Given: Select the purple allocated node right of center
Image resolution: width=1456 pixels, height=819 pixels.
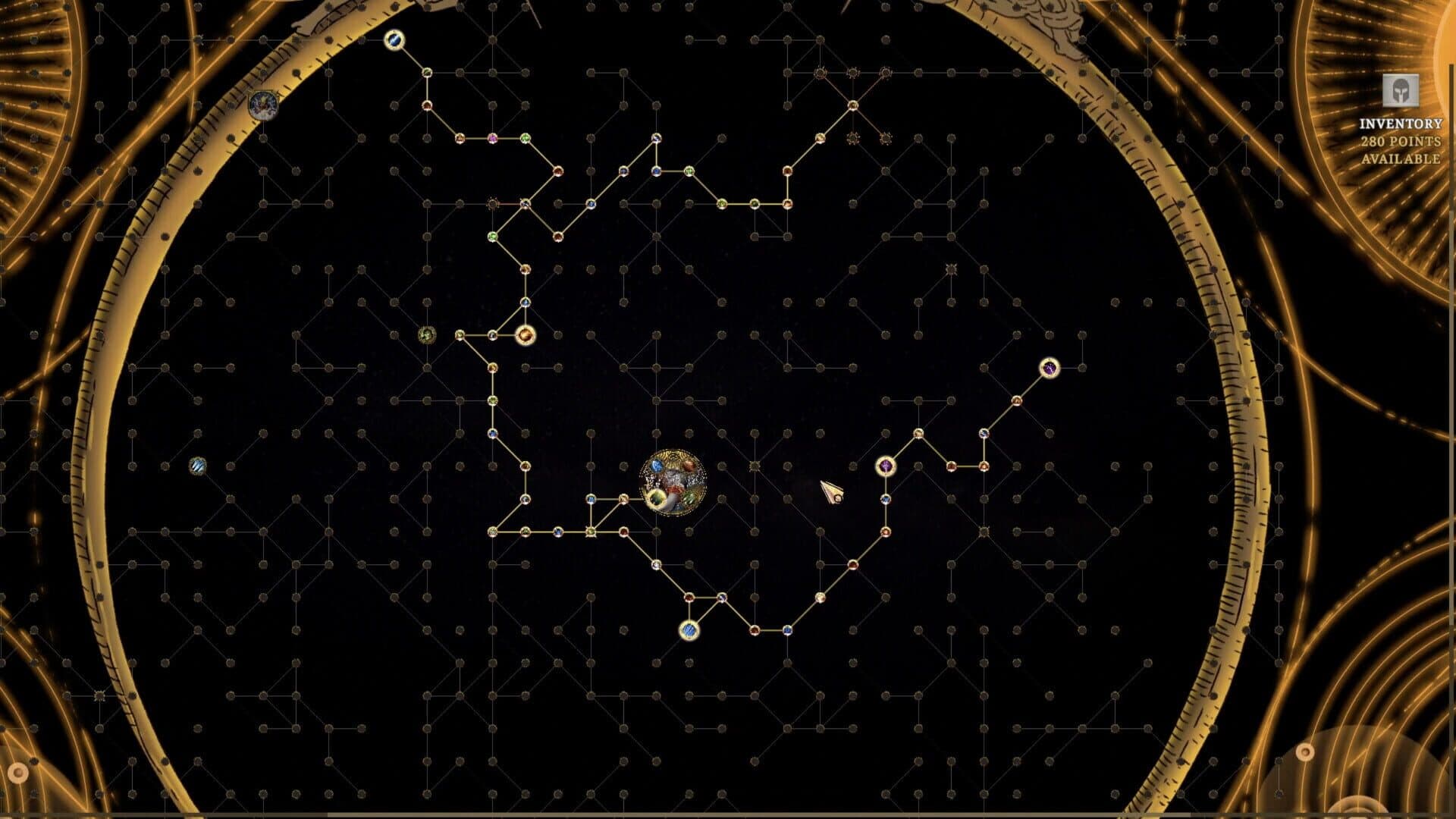Looking at the screenshot, I should point(884,465).
